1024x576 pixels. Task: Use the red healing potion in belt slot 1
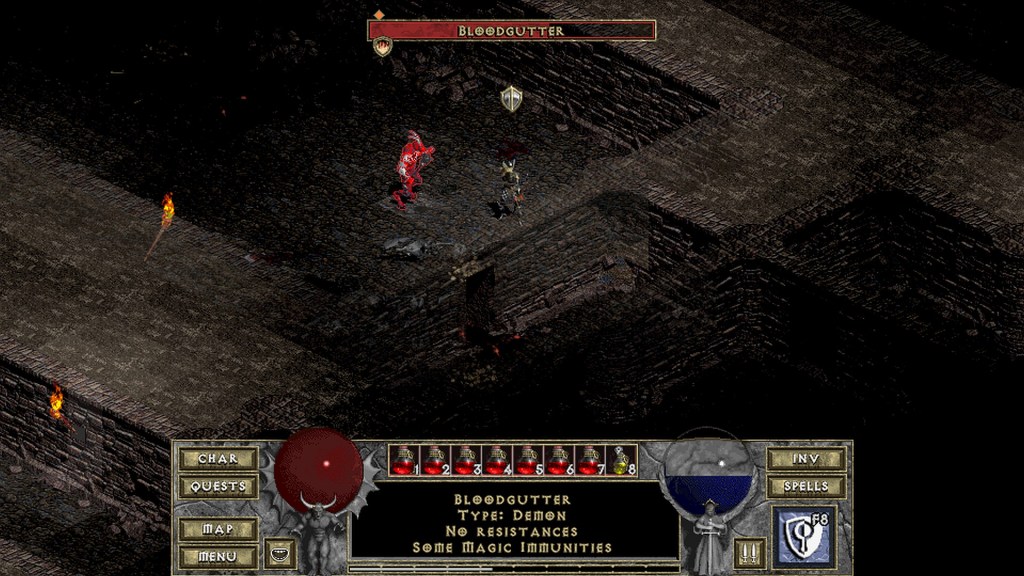point(403,460)
